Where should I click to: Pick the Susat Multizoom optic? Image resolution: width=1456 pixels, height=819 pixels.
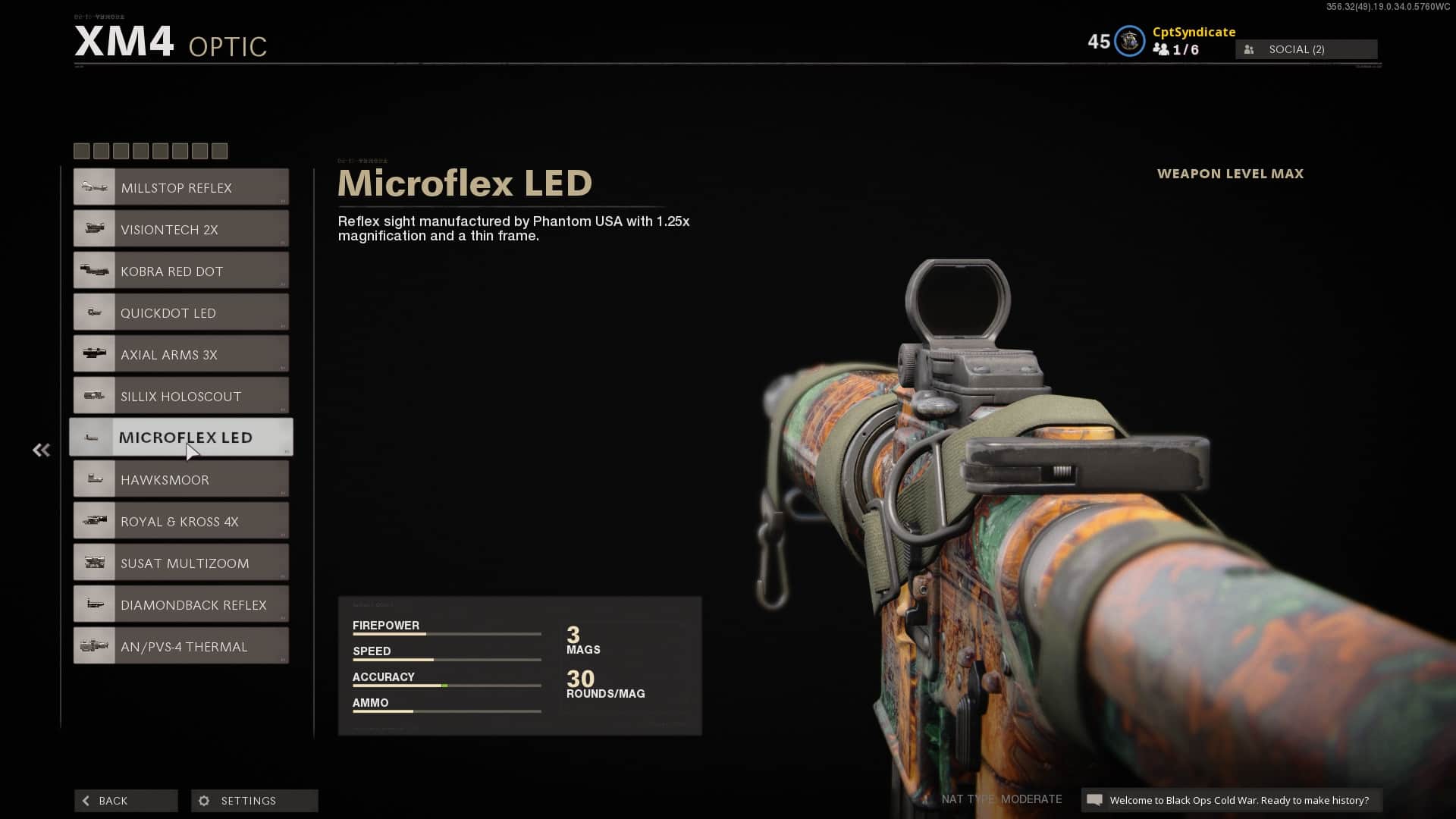click(180, 563)
